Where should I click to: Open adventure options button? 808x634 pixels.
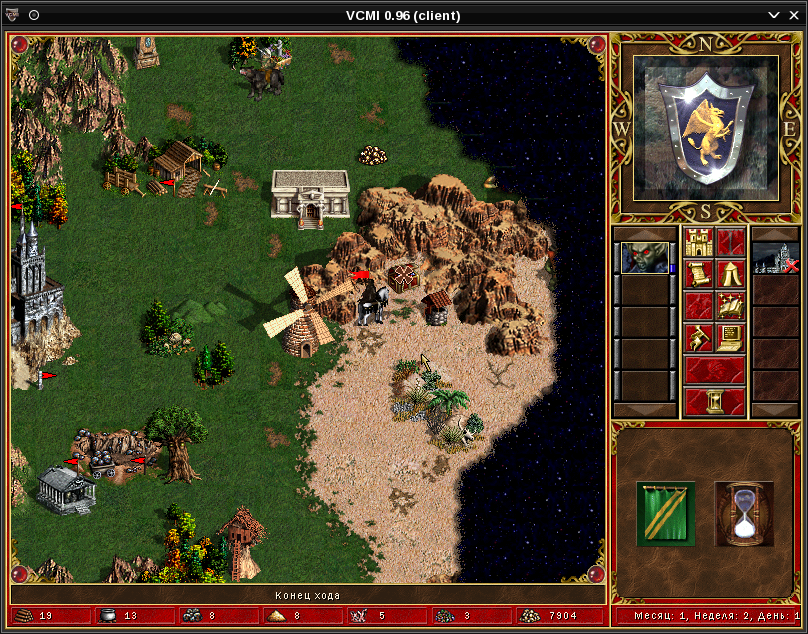point(698,338)
